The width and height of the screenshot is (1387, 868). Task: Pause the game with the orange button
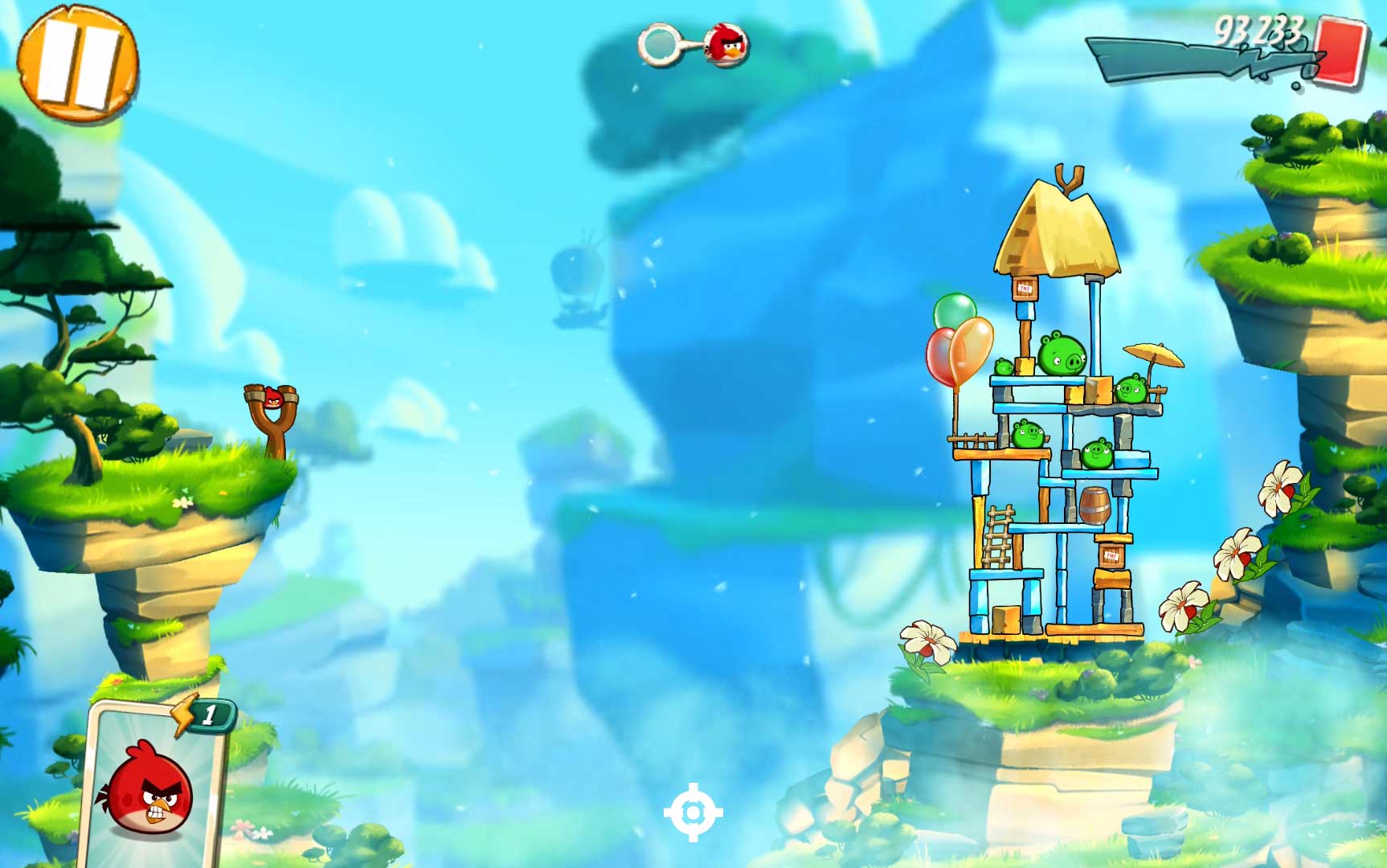click(x=78, y=62)
